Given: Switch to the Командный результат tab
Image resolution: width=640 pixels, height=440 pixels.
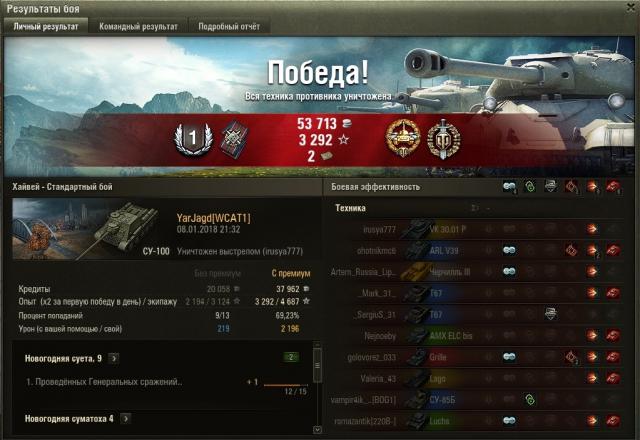Looking at the screenshot, I should click(x=138, y=27).
